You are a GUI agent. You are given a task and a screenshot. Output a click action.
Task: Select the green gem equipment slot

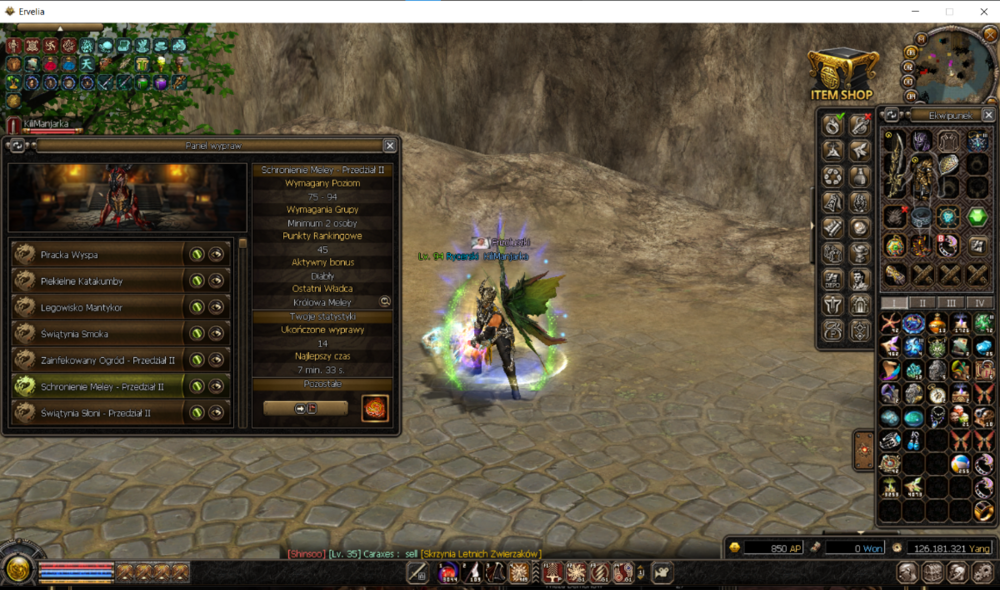[x=977, y=217]
